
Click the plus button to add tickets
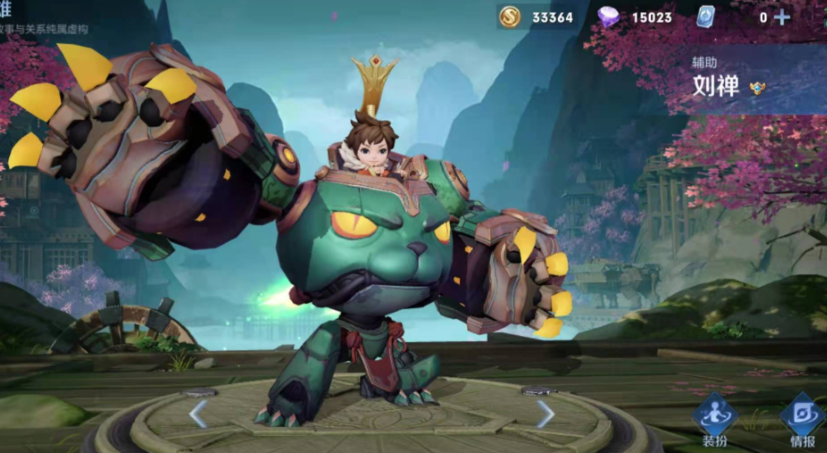[781, 17]
